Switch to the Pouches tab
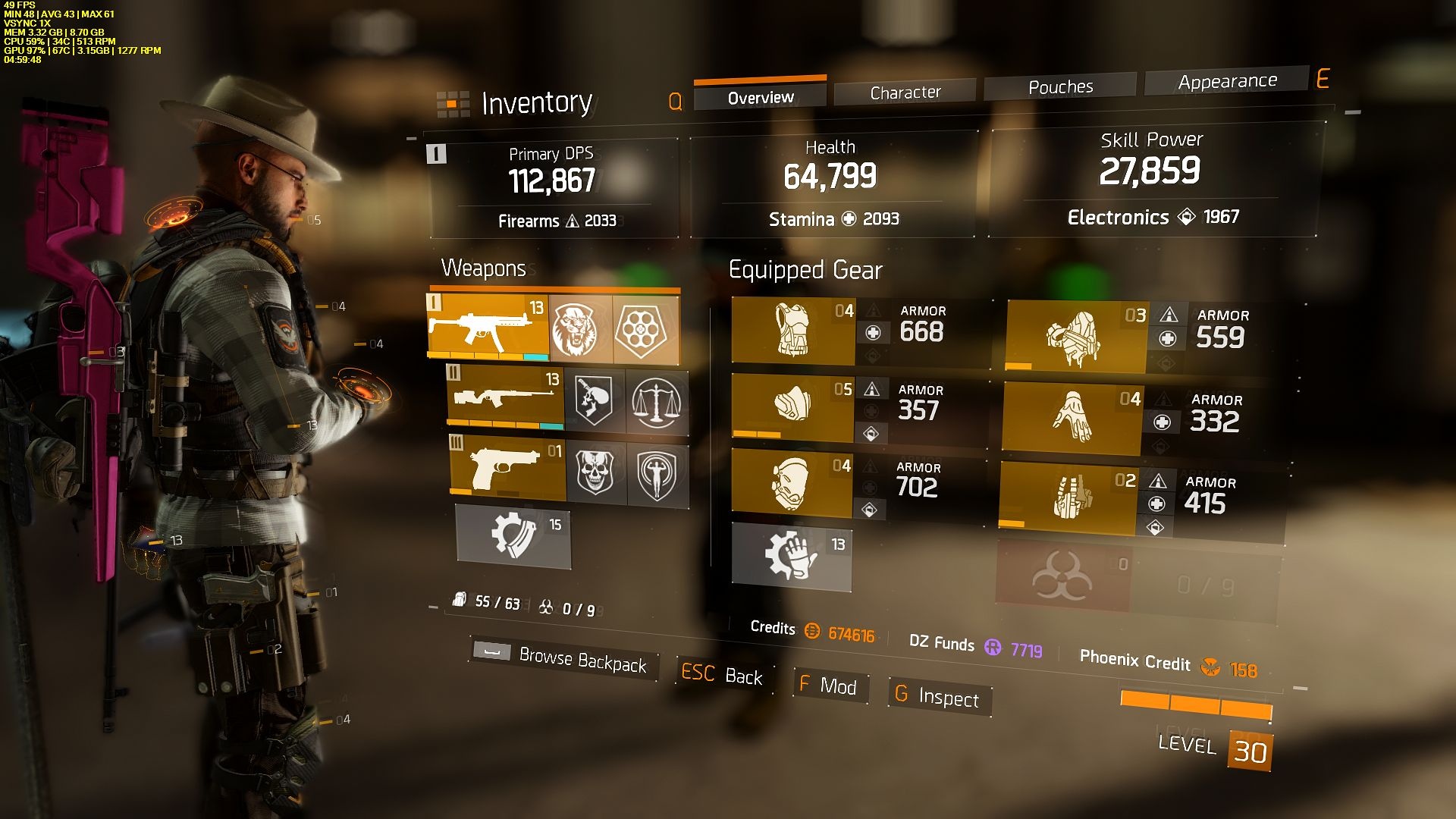 [1060, 87]
